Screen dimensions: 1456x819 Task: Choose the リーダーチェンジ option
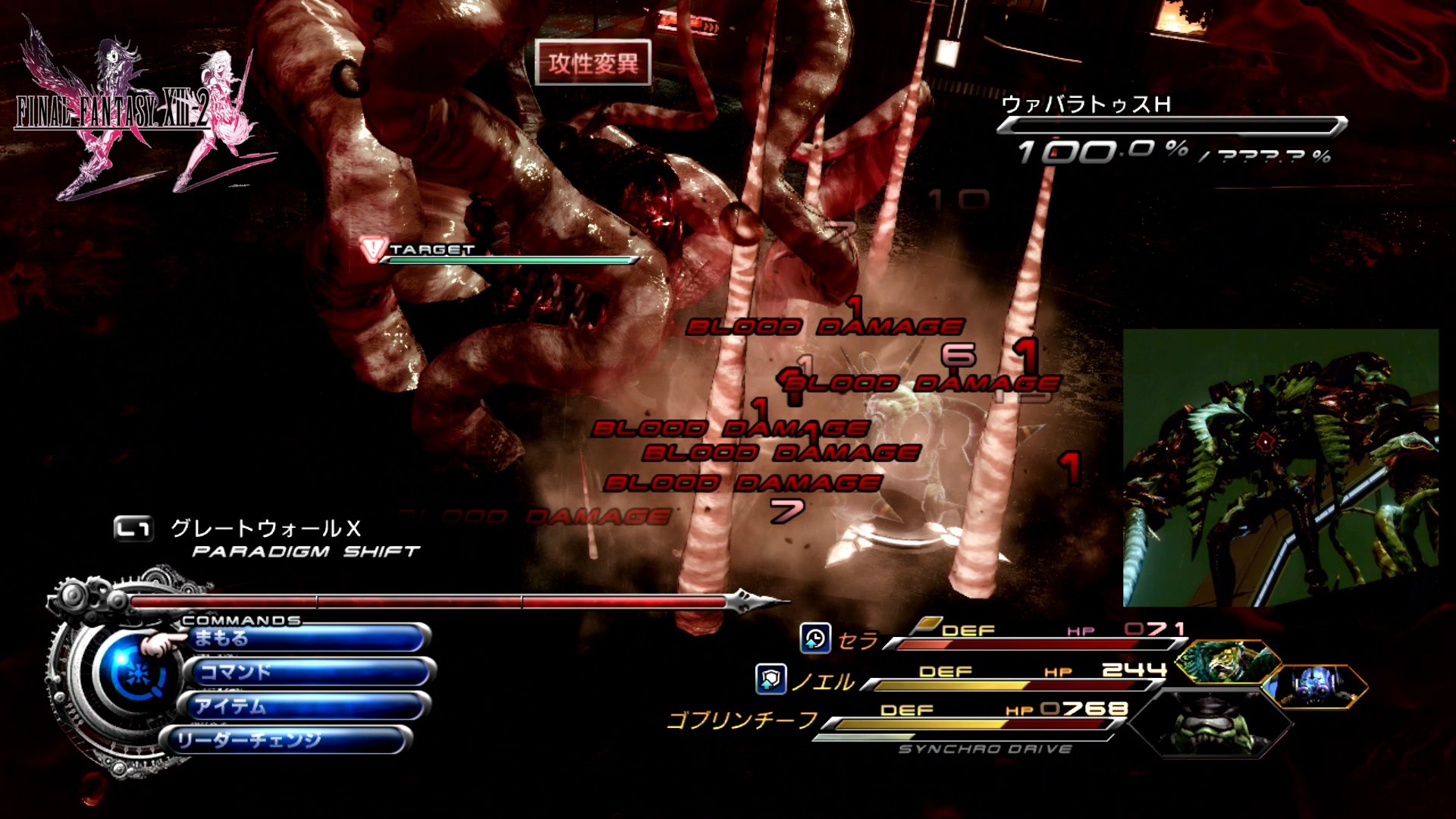coord(287,740)
